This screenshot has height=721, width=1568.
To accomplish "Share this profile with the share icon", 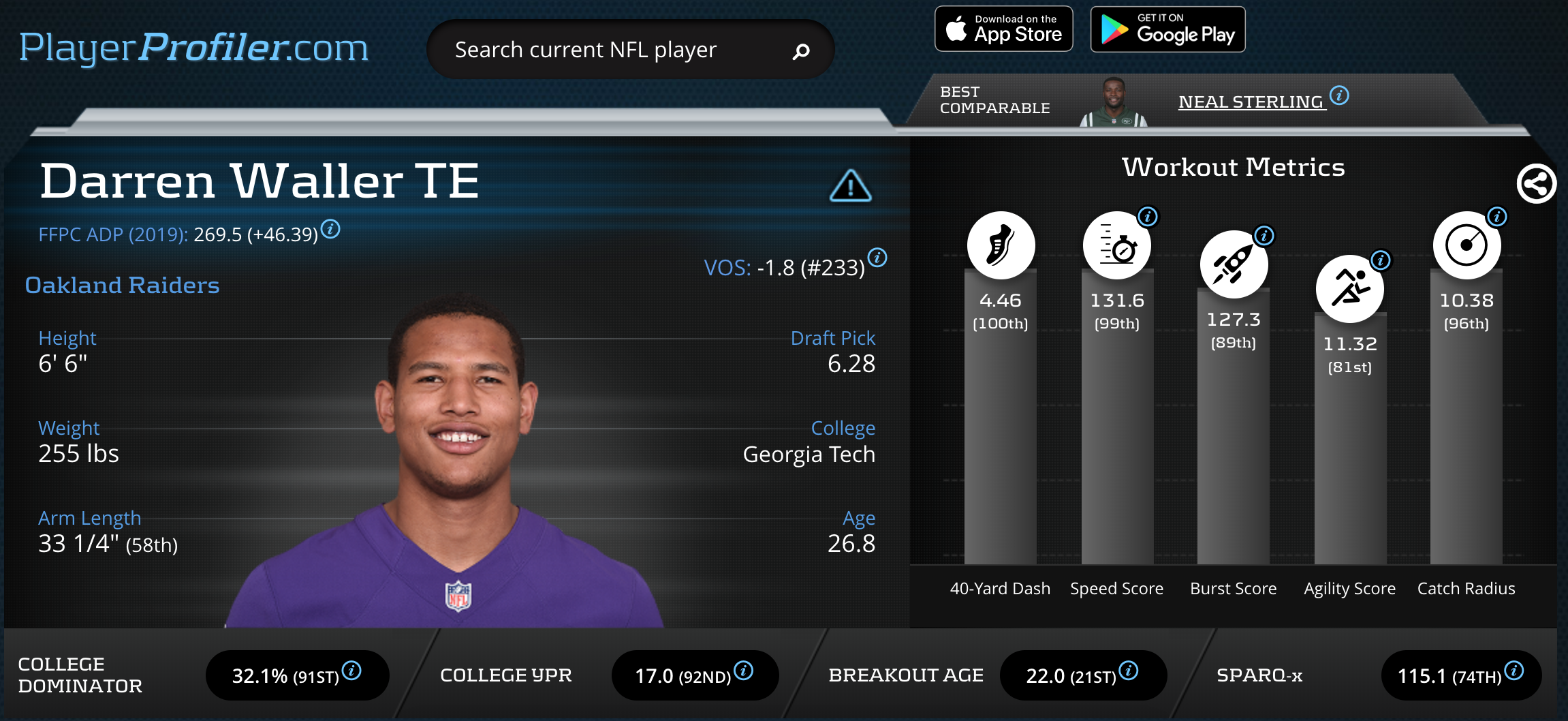I will (1536, 183).
